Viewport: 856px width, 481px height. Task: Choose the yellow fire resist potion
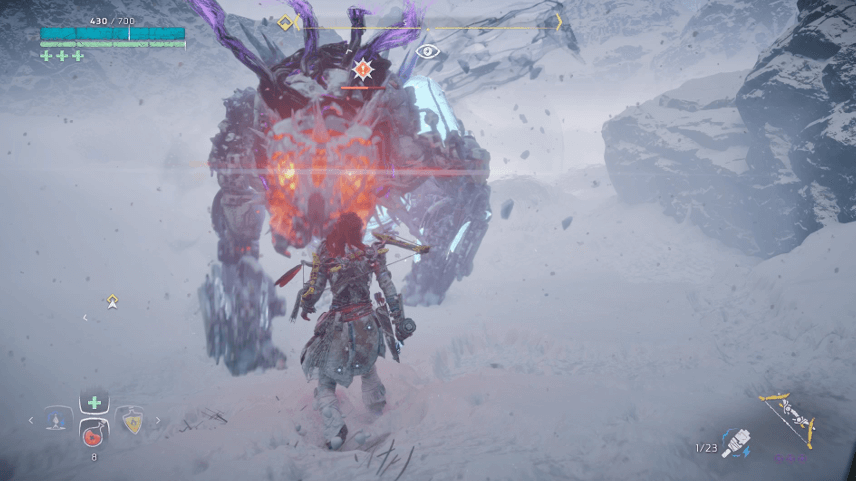click(130, 422)
